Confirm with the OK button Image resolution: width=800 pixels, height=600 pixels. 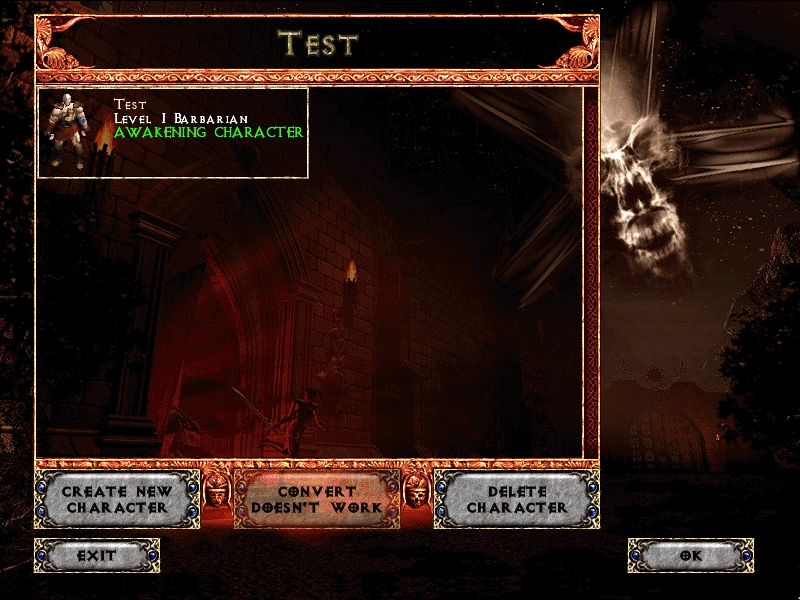click(x=690, y=556)
